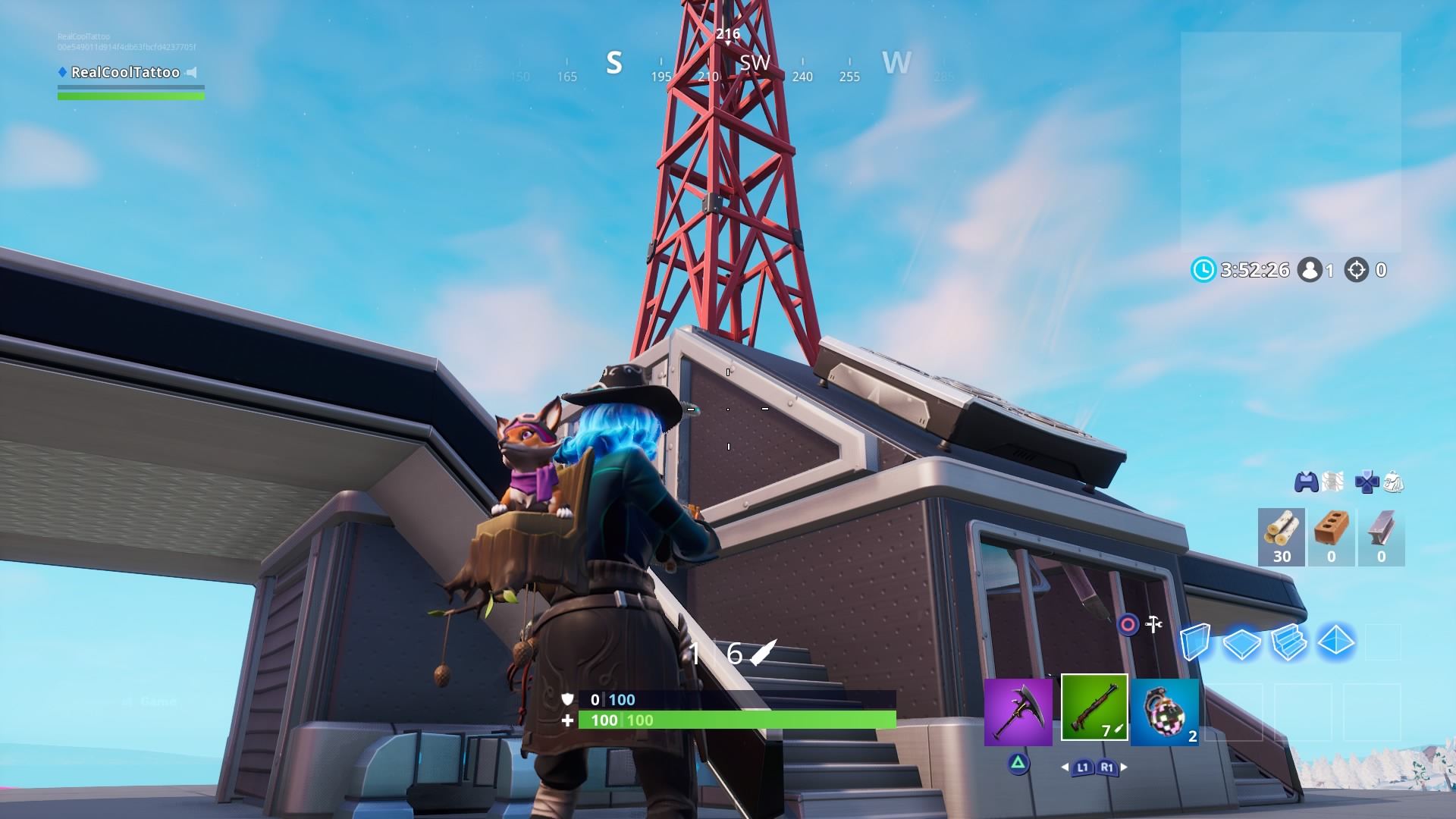Click the RealCoolTattoo player name
Viewport: 1456px width, 819px height.
(125, 73)
